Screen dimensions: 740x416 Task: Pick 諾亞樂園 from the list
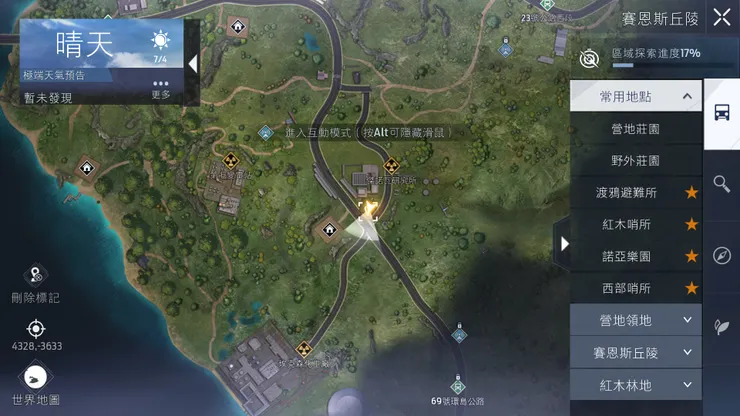tap(627, 256)
